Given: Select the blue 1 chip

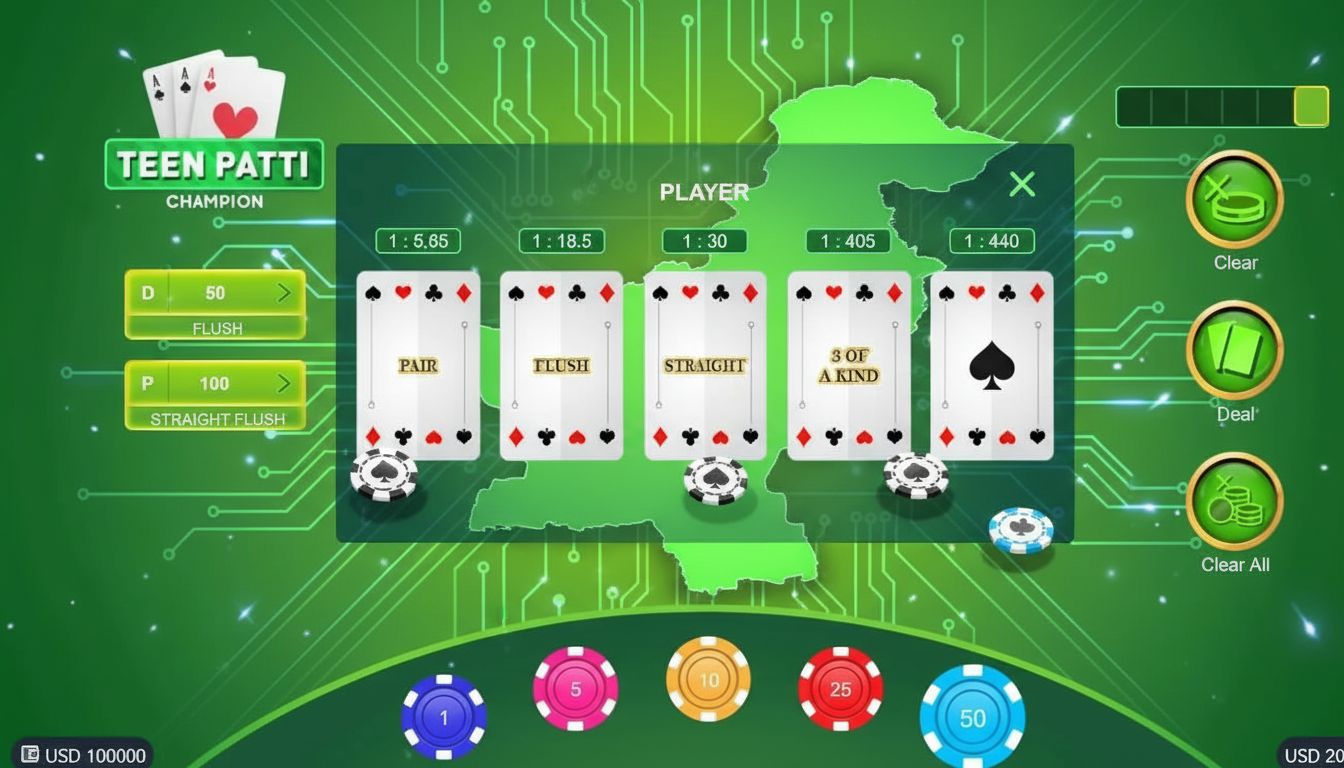Looking at the screenshot, I should point(444,715).
